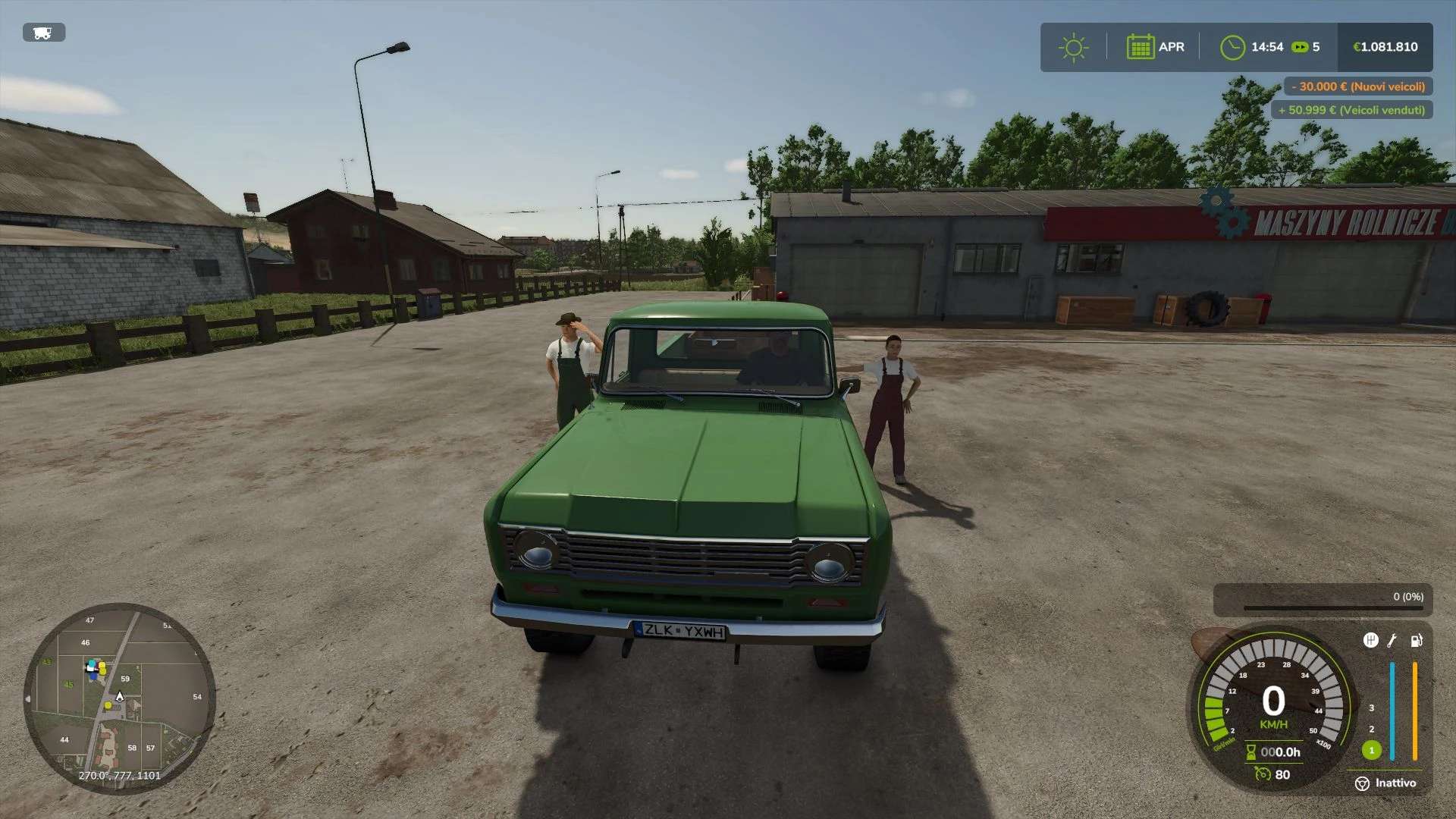Screen dimensions: 1456x819
Task: Click the green clock icon
Action: coord(1232,47)
